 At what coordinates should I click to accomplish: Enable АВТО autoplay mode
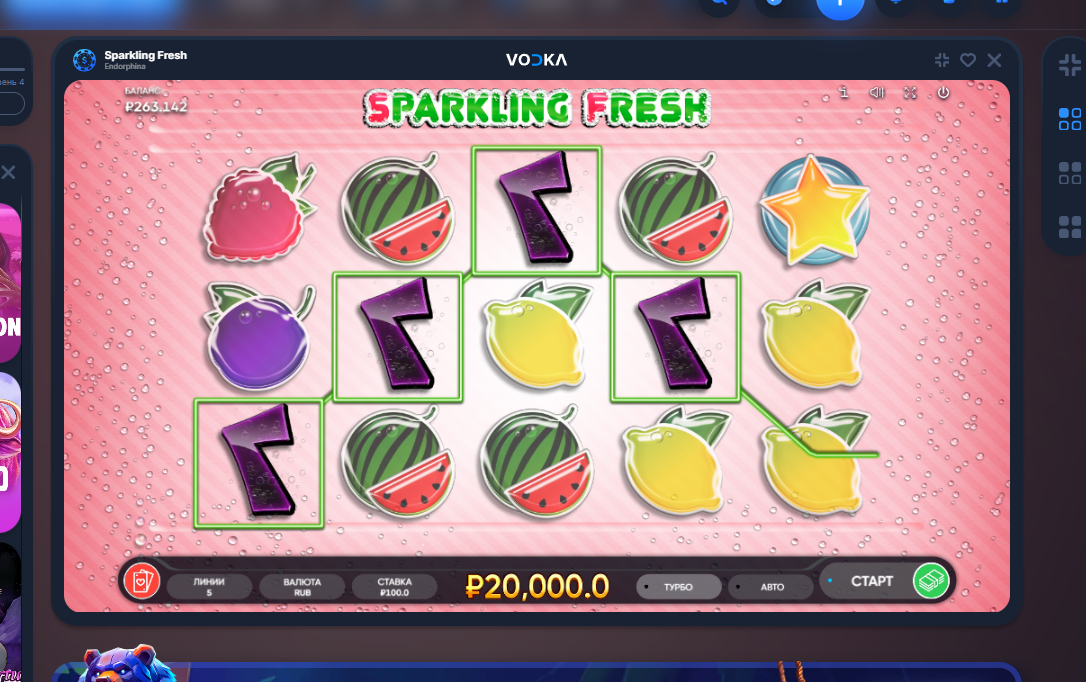pos(772,587)
